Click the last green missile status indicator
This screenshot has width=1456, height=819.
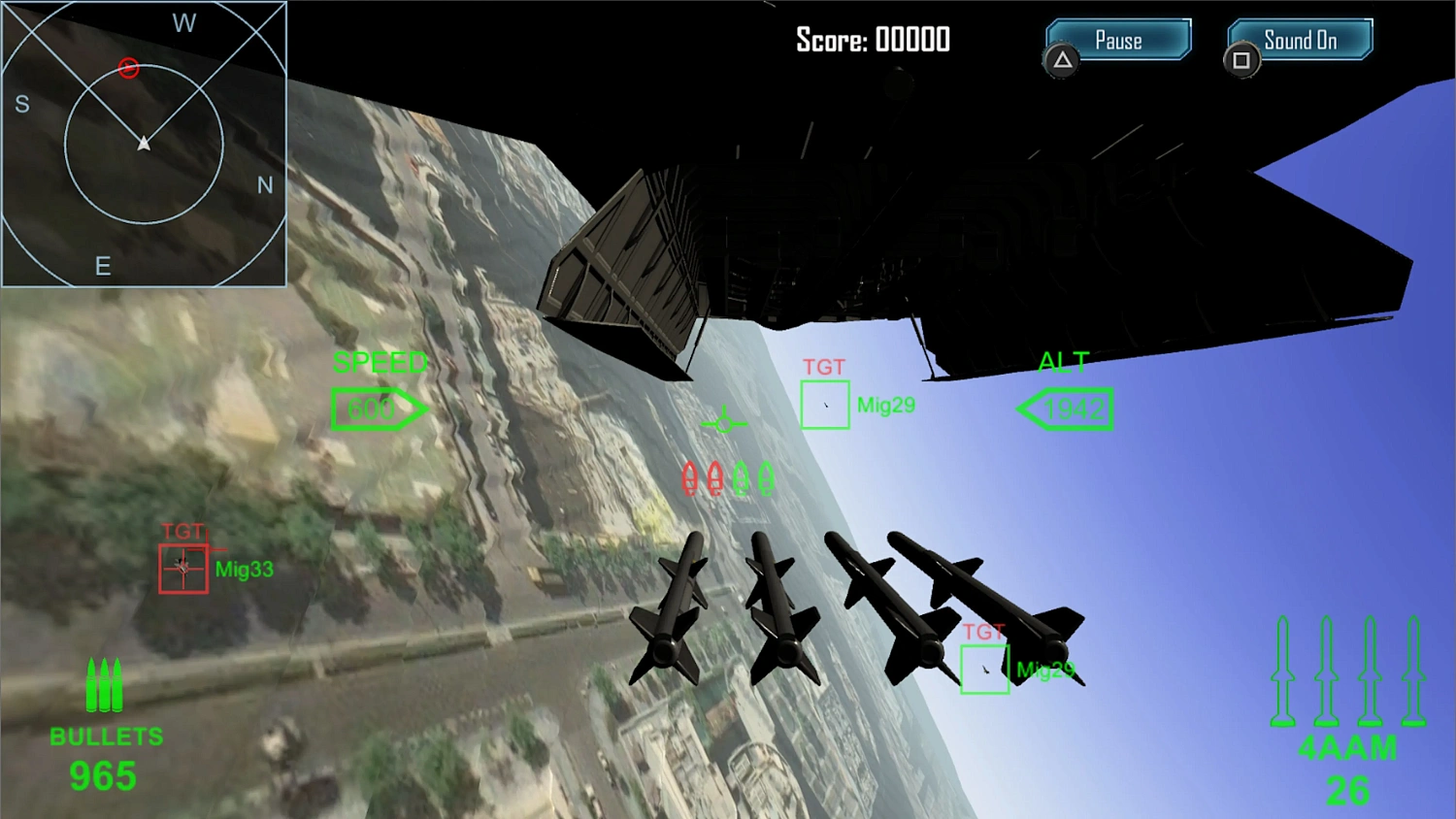coord(767,477)
